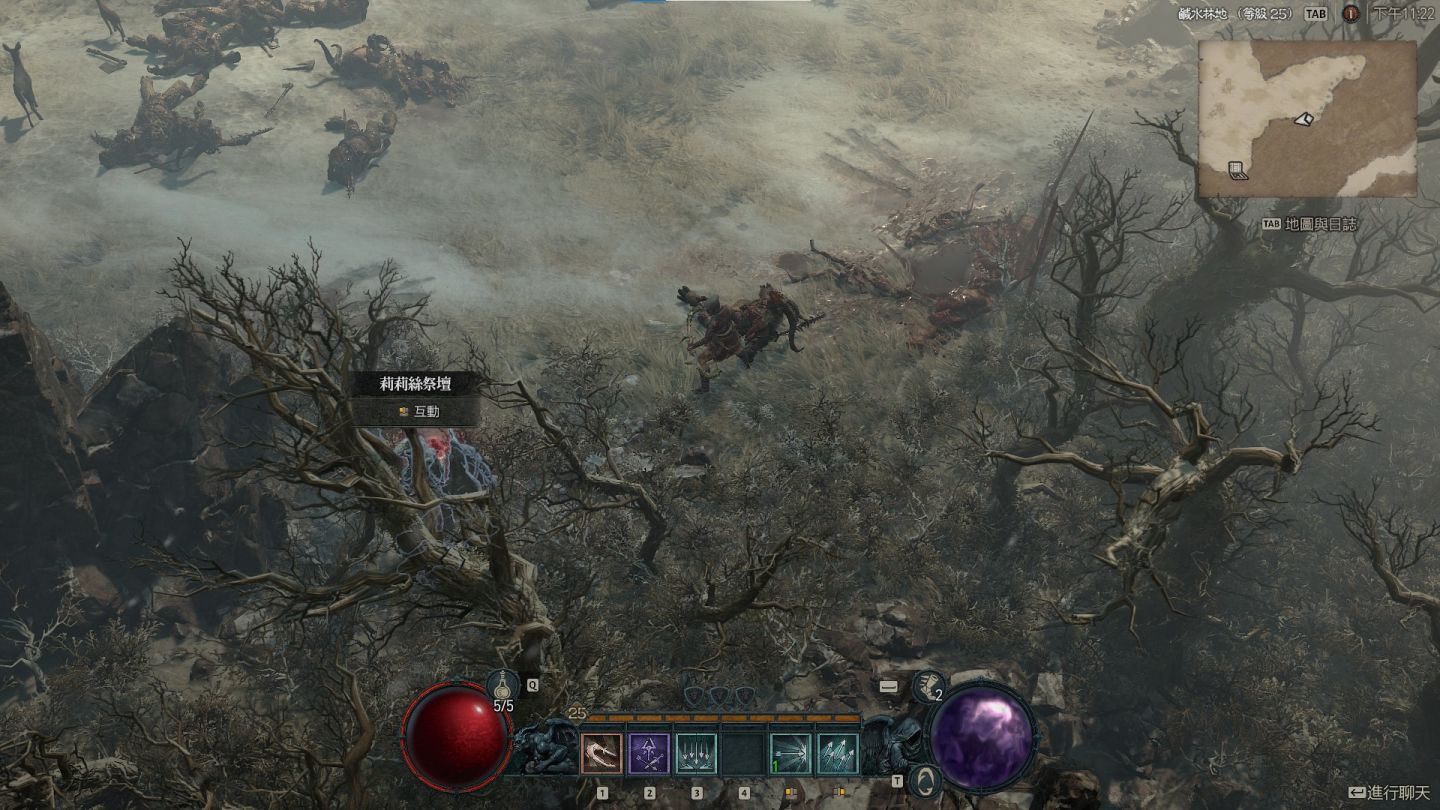
Task: Open the minimap
Action: coord(1306,118)
